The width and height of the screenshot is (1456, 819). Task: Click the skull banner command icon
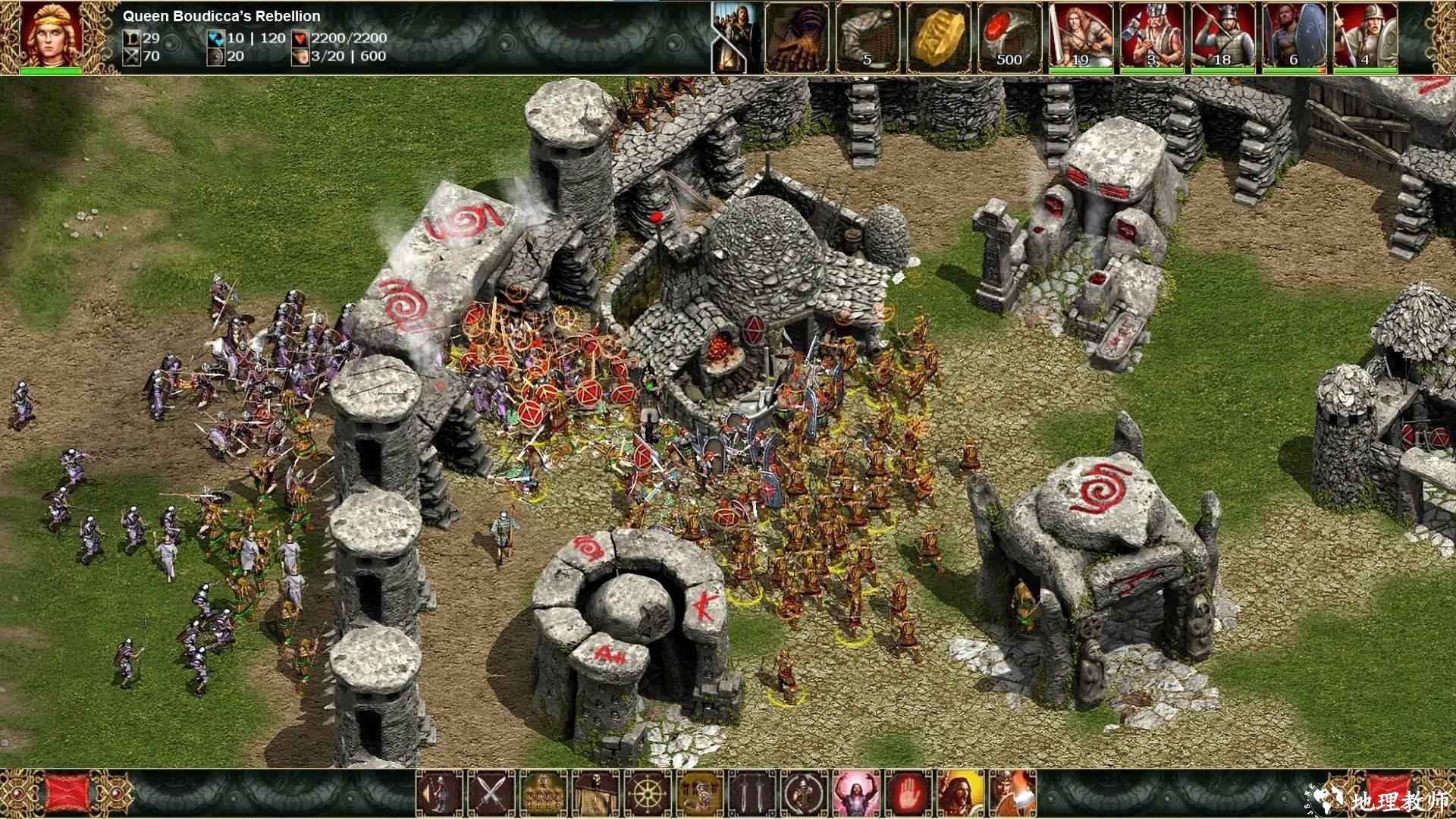click(x=595, y=793)
